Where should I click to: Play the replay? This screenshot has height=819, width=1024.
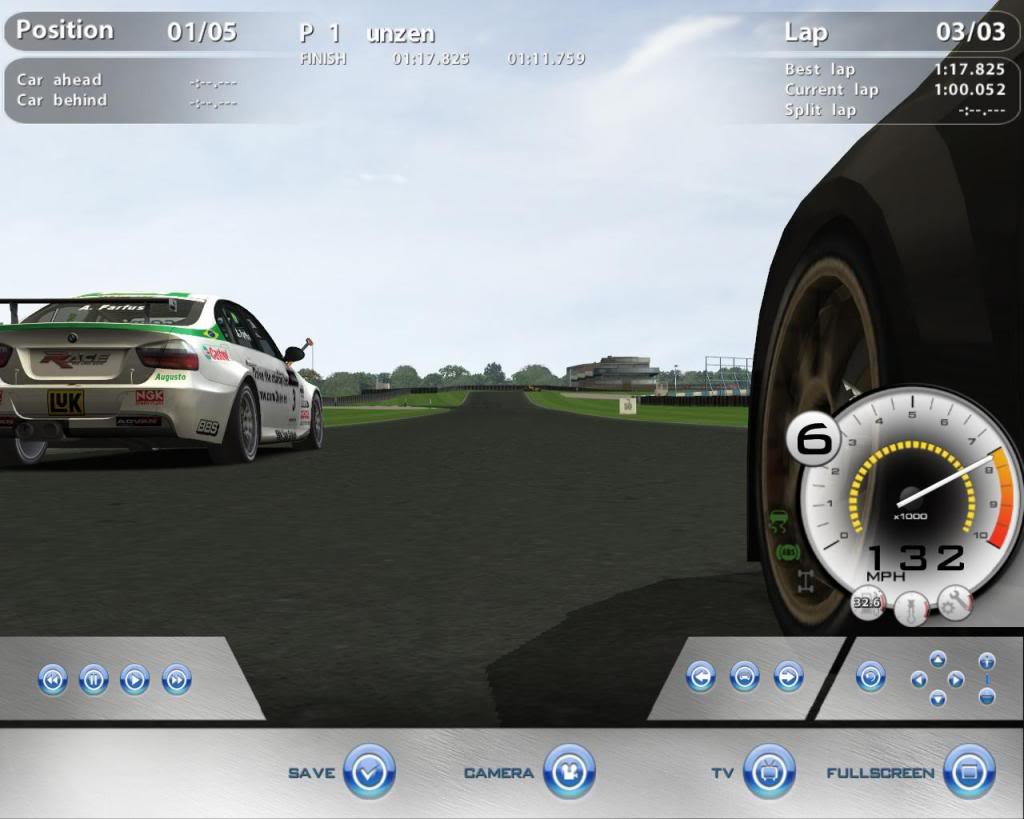coord(134,680)
